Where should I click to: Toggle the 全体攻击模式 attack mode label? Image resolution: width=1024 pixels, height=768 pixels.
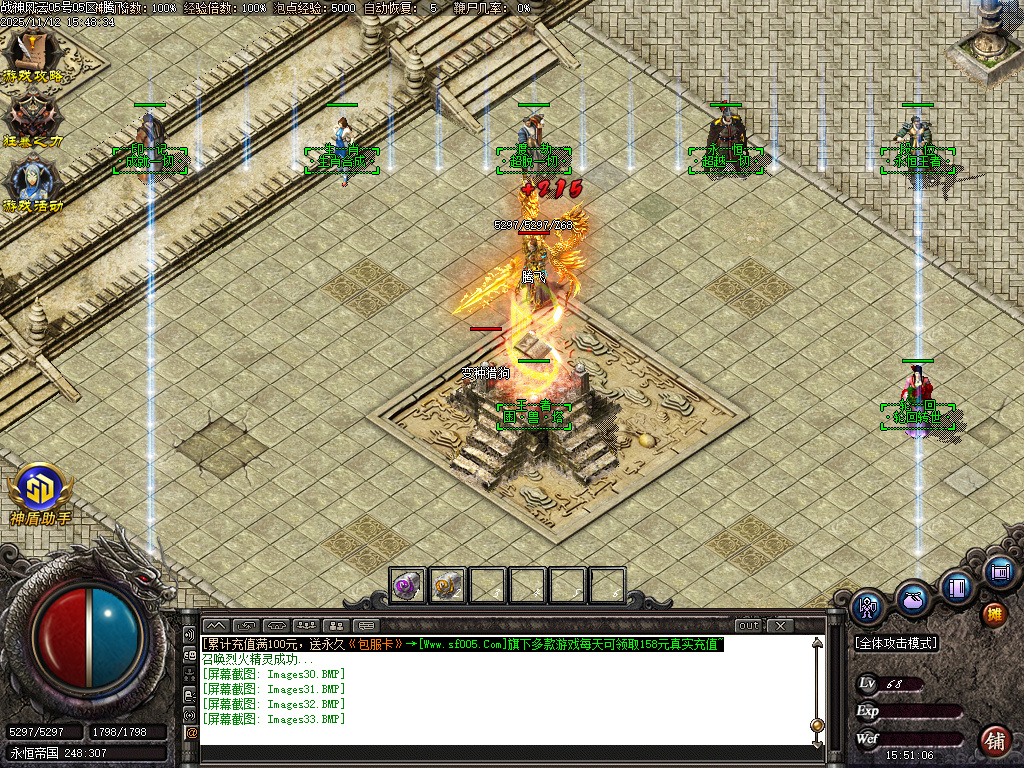click(x=896, y=643)
